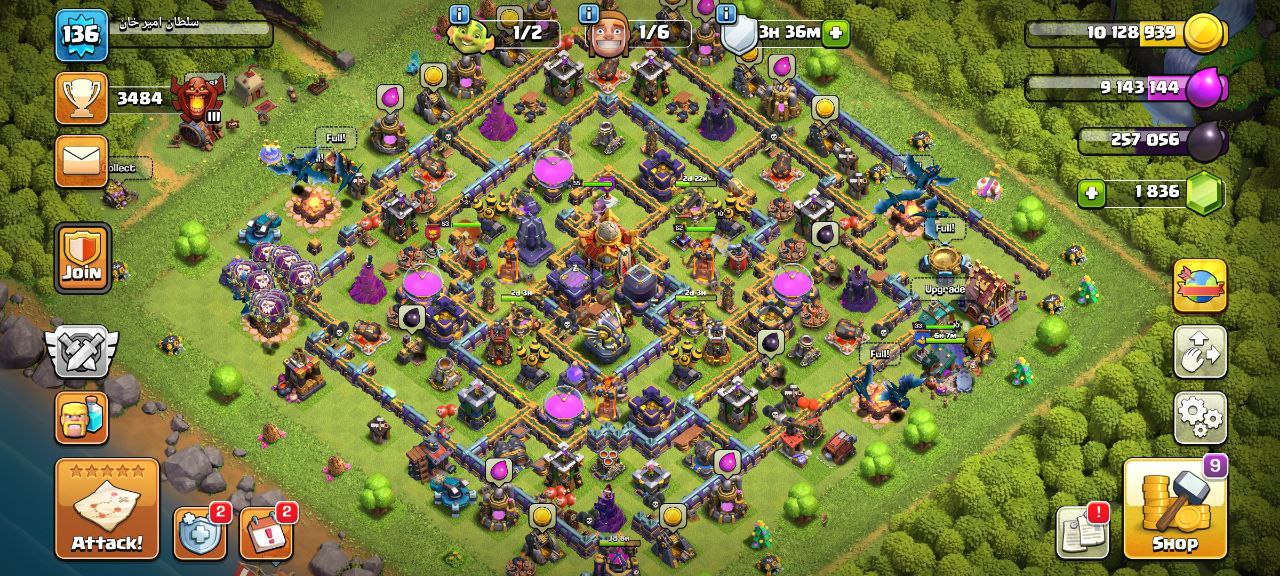Extend shield with the green plus button
The width and height of the screenshot is (1280, 576).
[836, 34]
